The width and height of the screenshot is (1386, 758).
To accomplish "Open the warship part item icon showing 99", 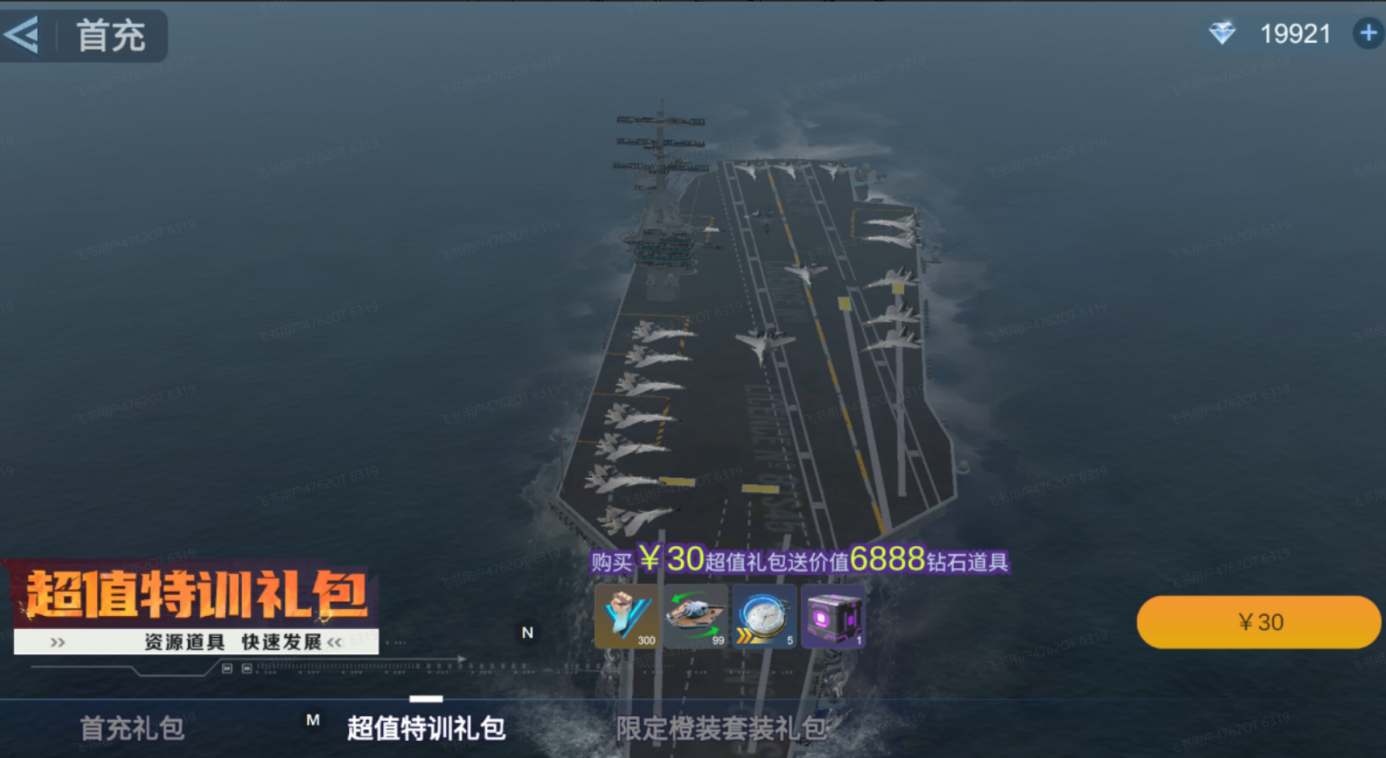I will pos(694,616).
